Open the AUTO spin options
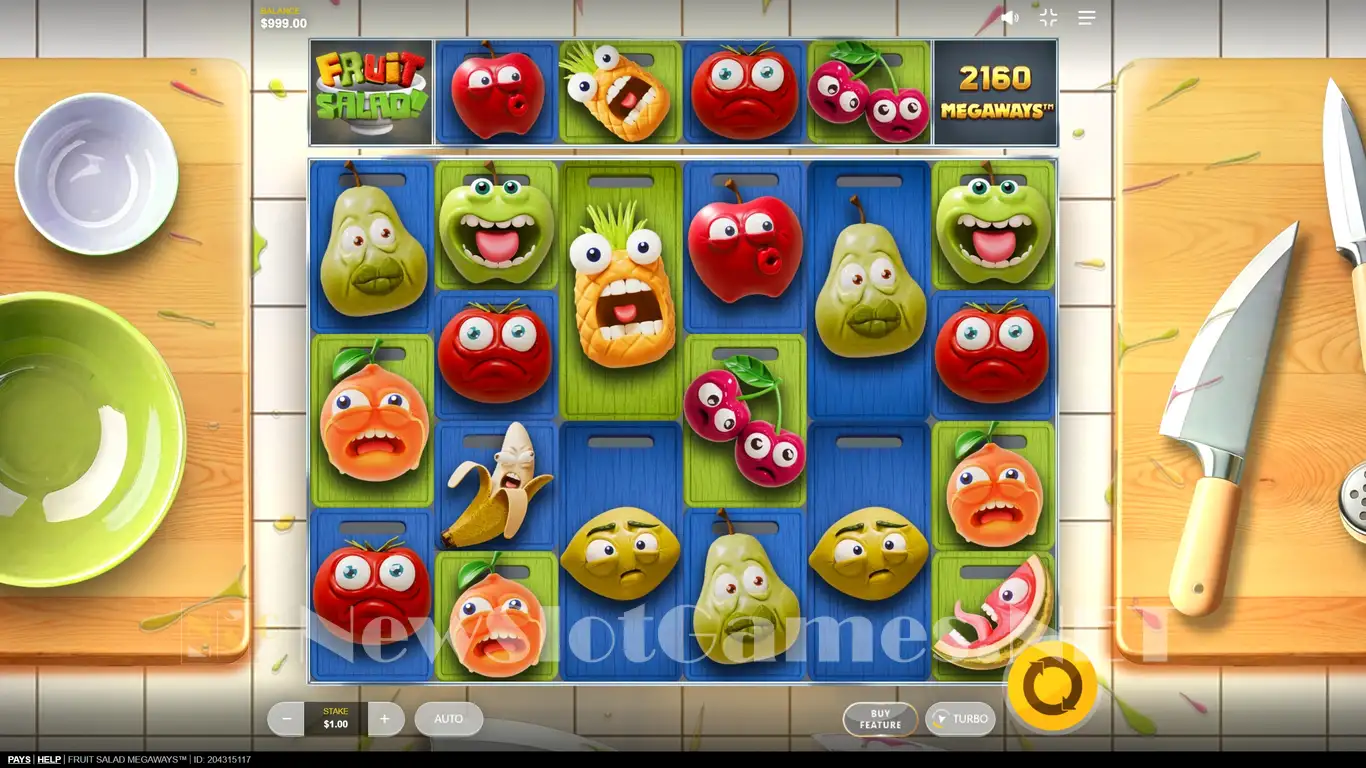The height and width of the screenshot is (768, 1366). tap(448, 719)
